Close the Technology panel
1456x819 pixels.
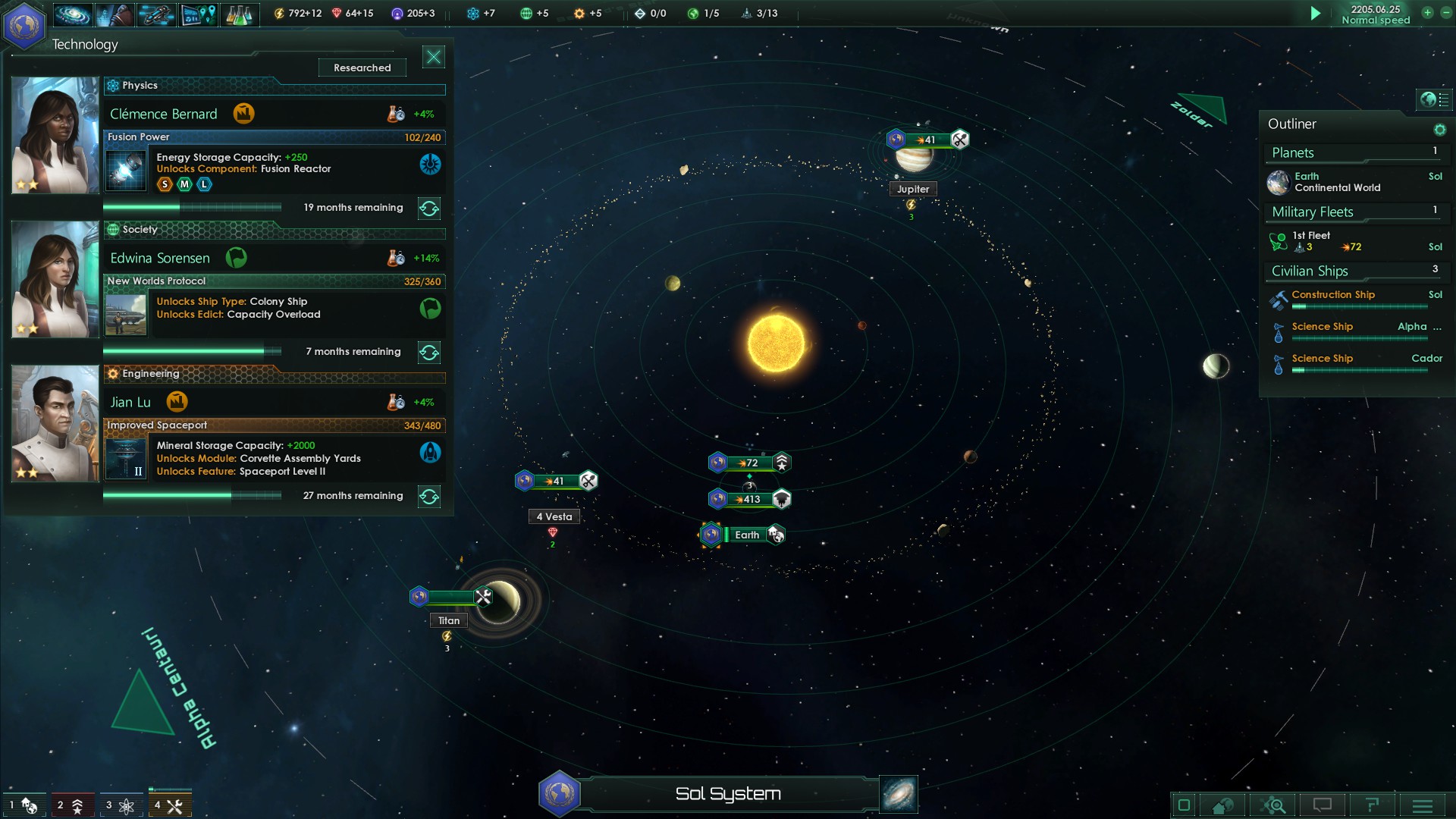[x=434, y=57]
